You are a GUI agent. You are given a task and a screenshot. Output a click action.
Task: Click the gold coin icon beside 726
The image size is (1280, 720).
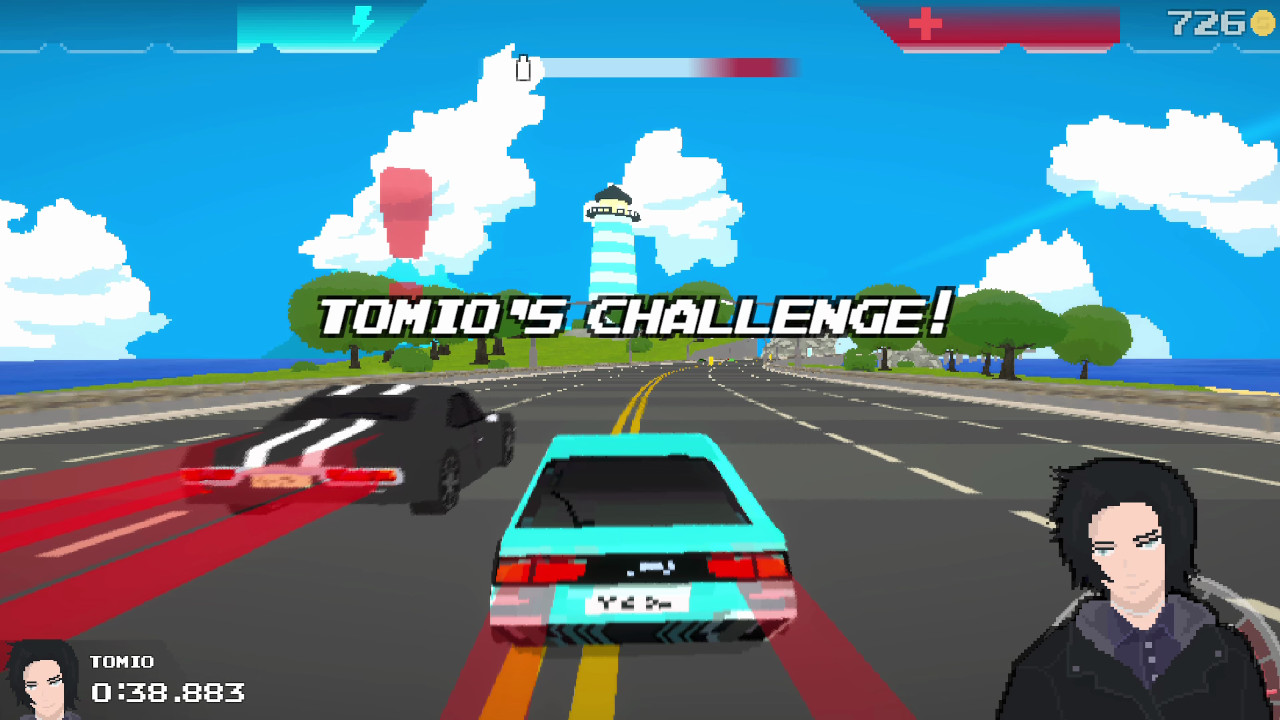[1263, 23]
